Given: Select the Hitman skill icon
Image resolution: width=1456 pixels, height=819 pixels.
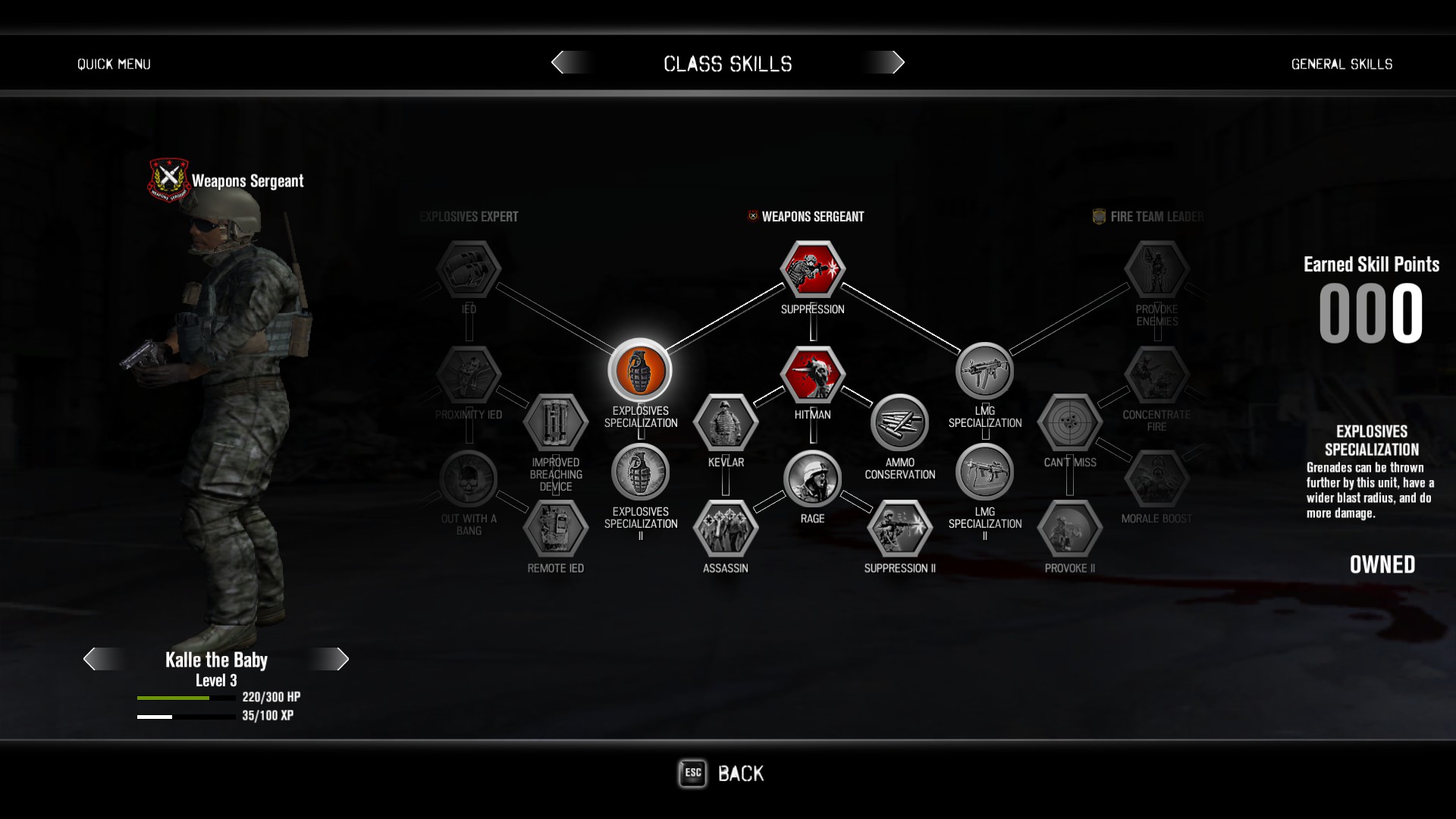Looking at the screenshot, I should (x=812, y=375).
